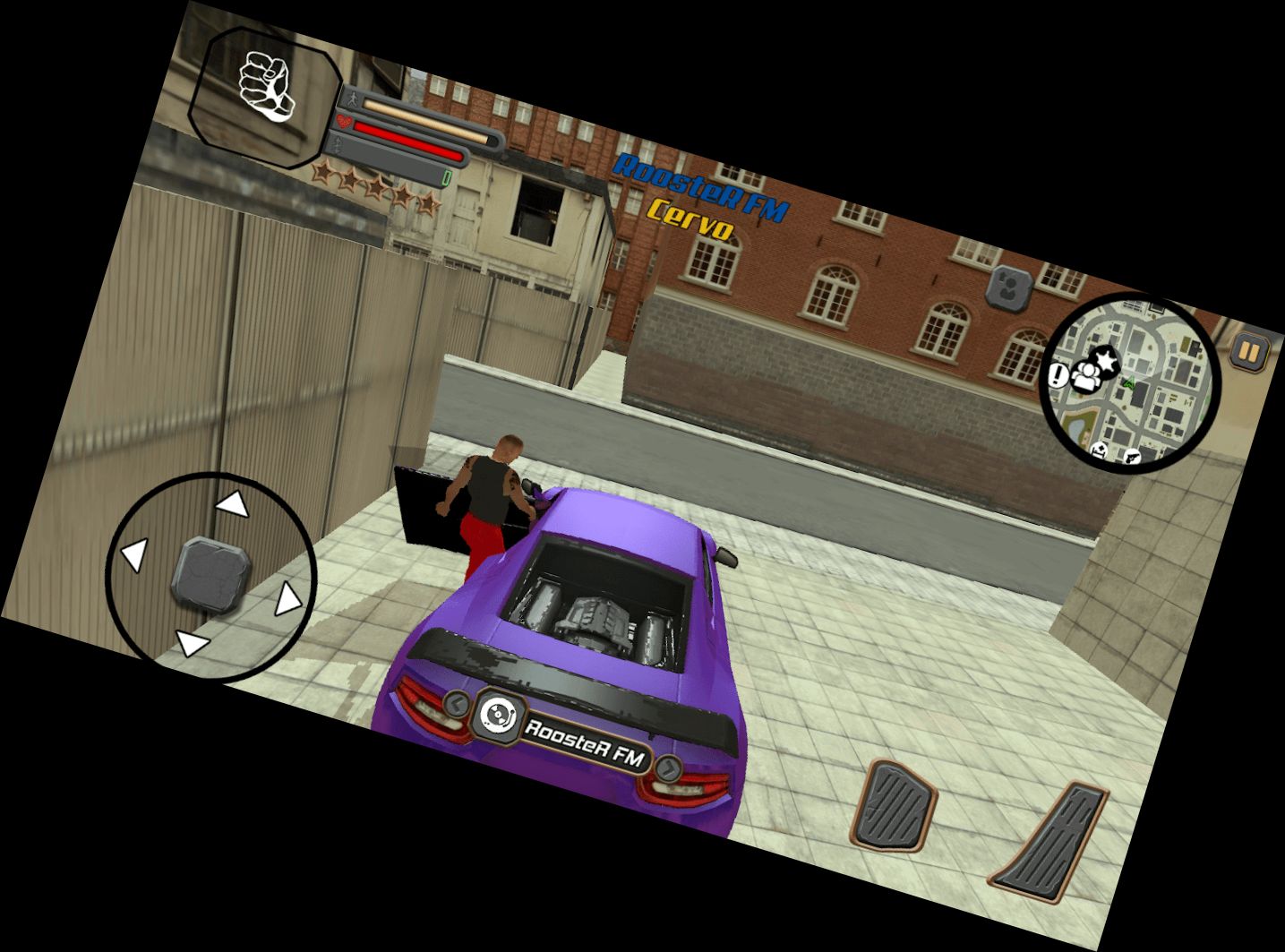
Task: Skip to the next radio station
Action: point(668,768)
